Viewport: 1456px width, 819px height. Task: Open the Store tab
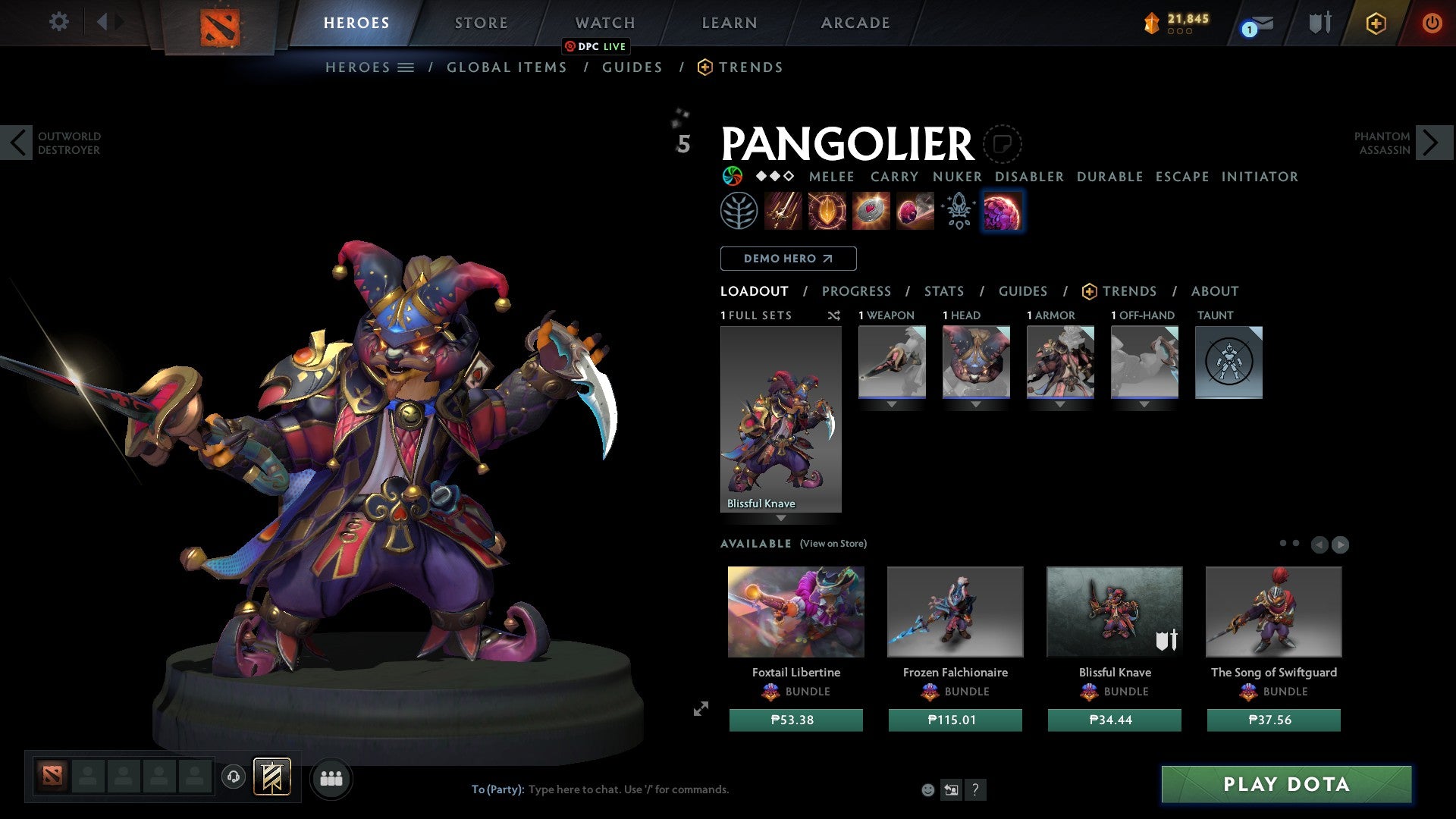[481, 23]
